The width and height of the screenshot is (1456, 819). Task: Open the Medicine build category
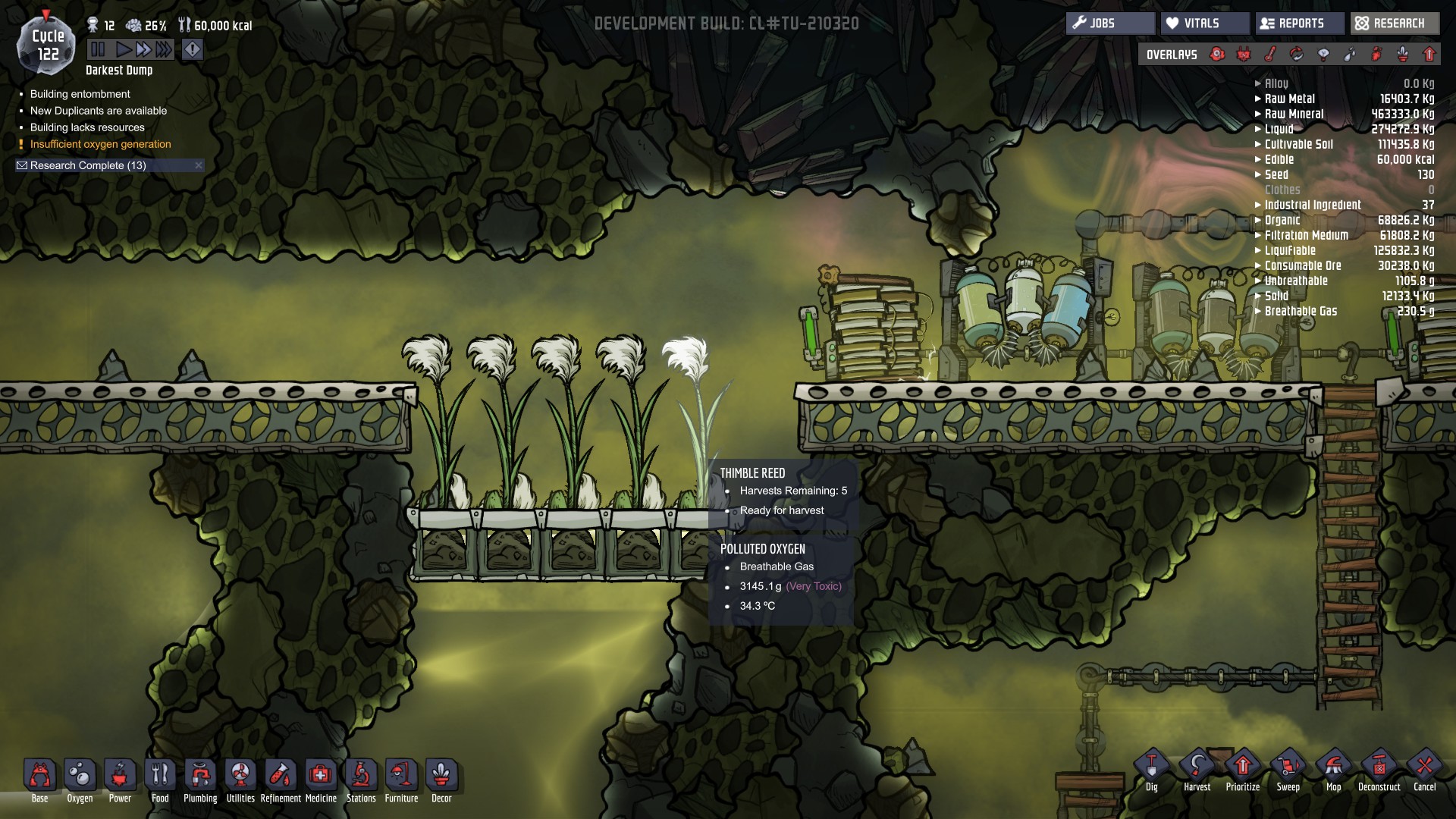pos(321,775)
